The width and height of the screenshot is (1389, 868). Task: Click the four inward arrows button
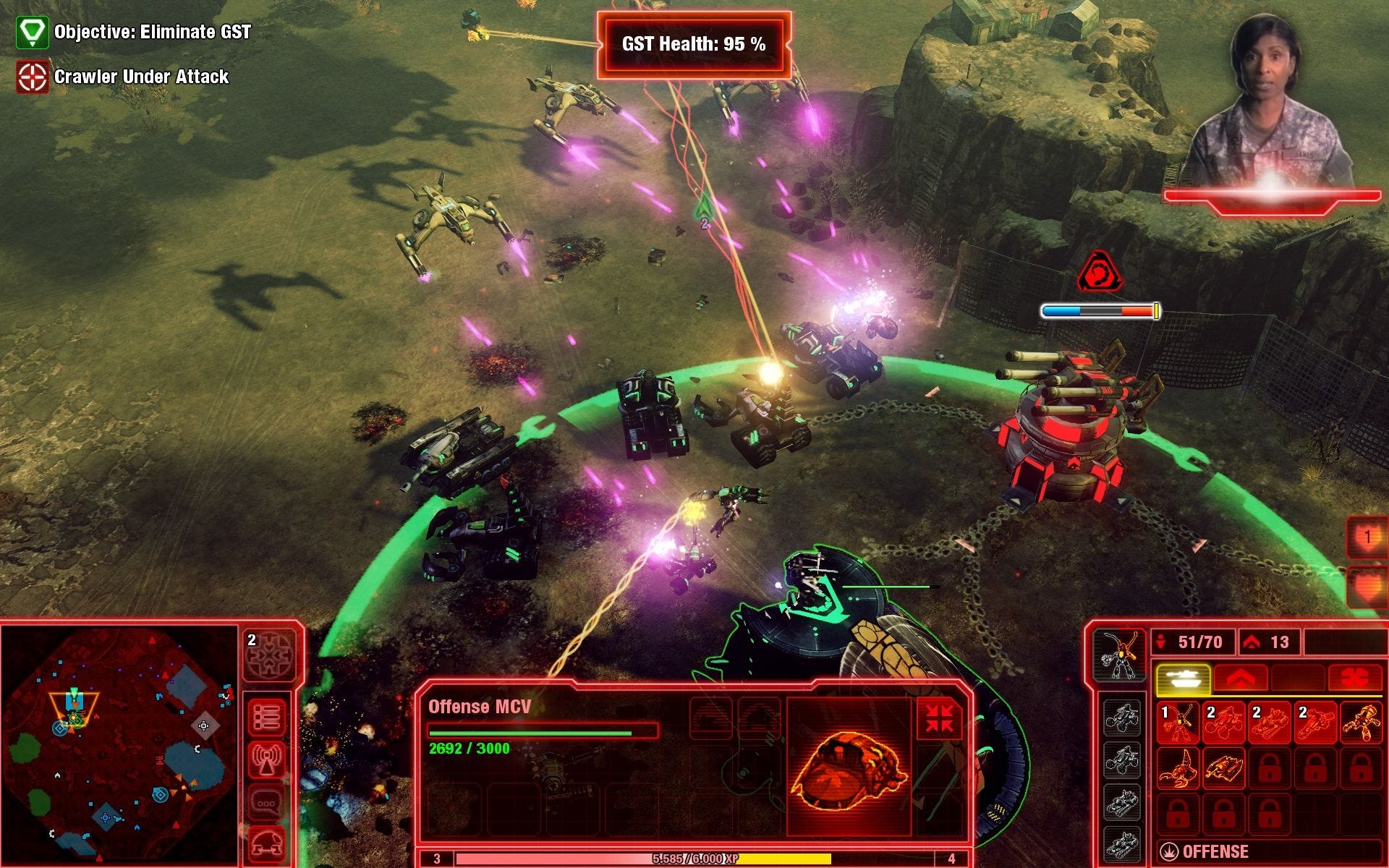(939, 718)
